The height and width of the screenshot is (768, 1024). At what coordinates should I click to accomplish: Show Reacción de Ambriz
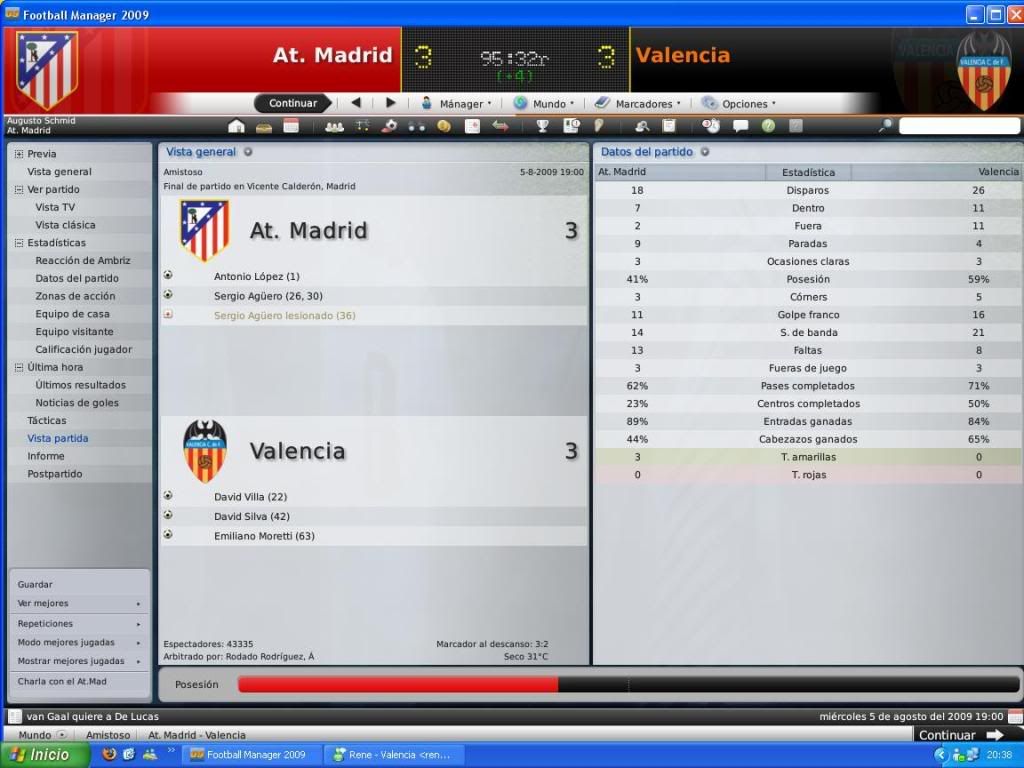(83, 260)
